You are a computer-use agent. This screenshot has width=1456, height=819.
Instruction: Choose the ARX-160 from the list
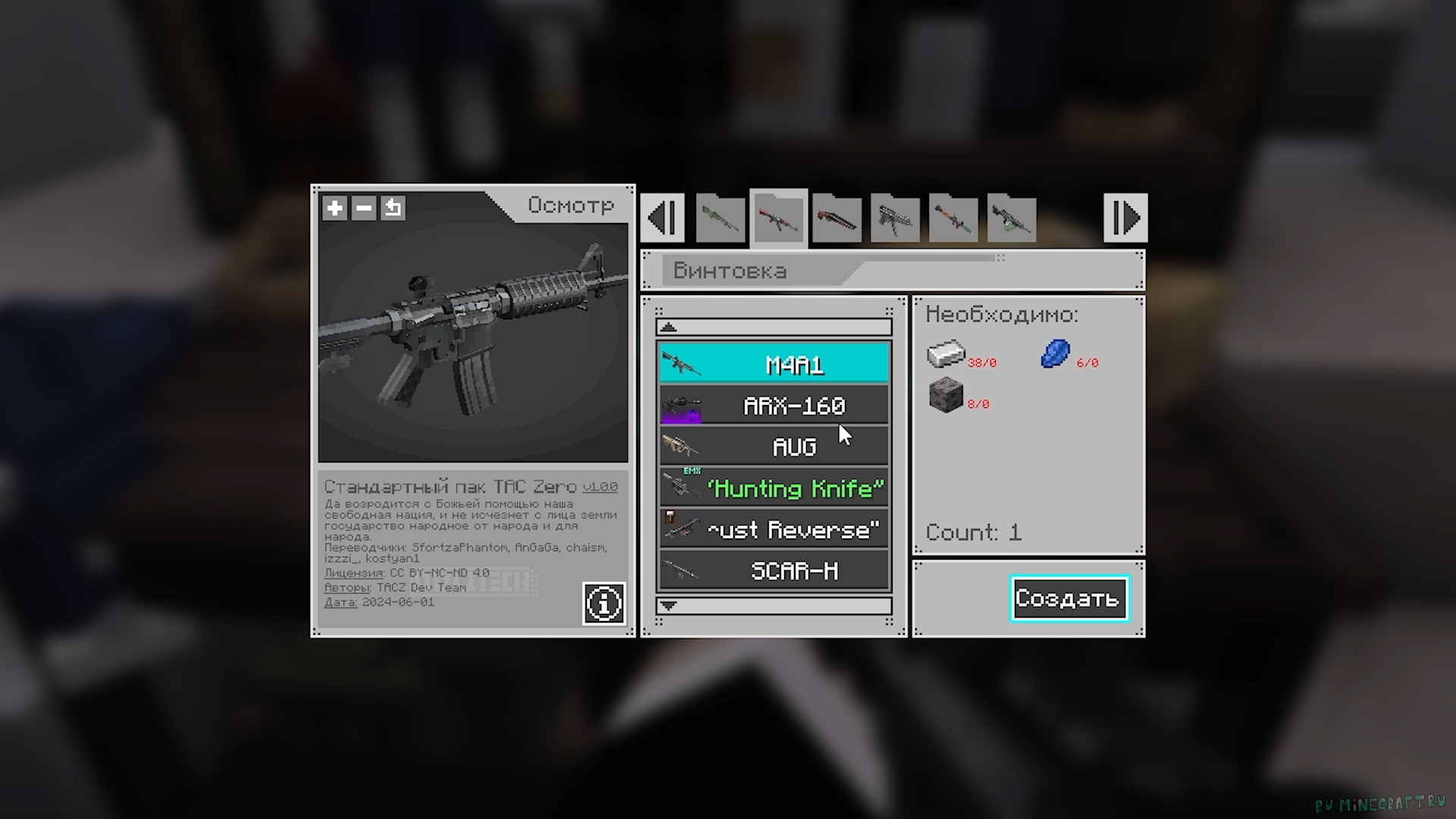[773, 406]
